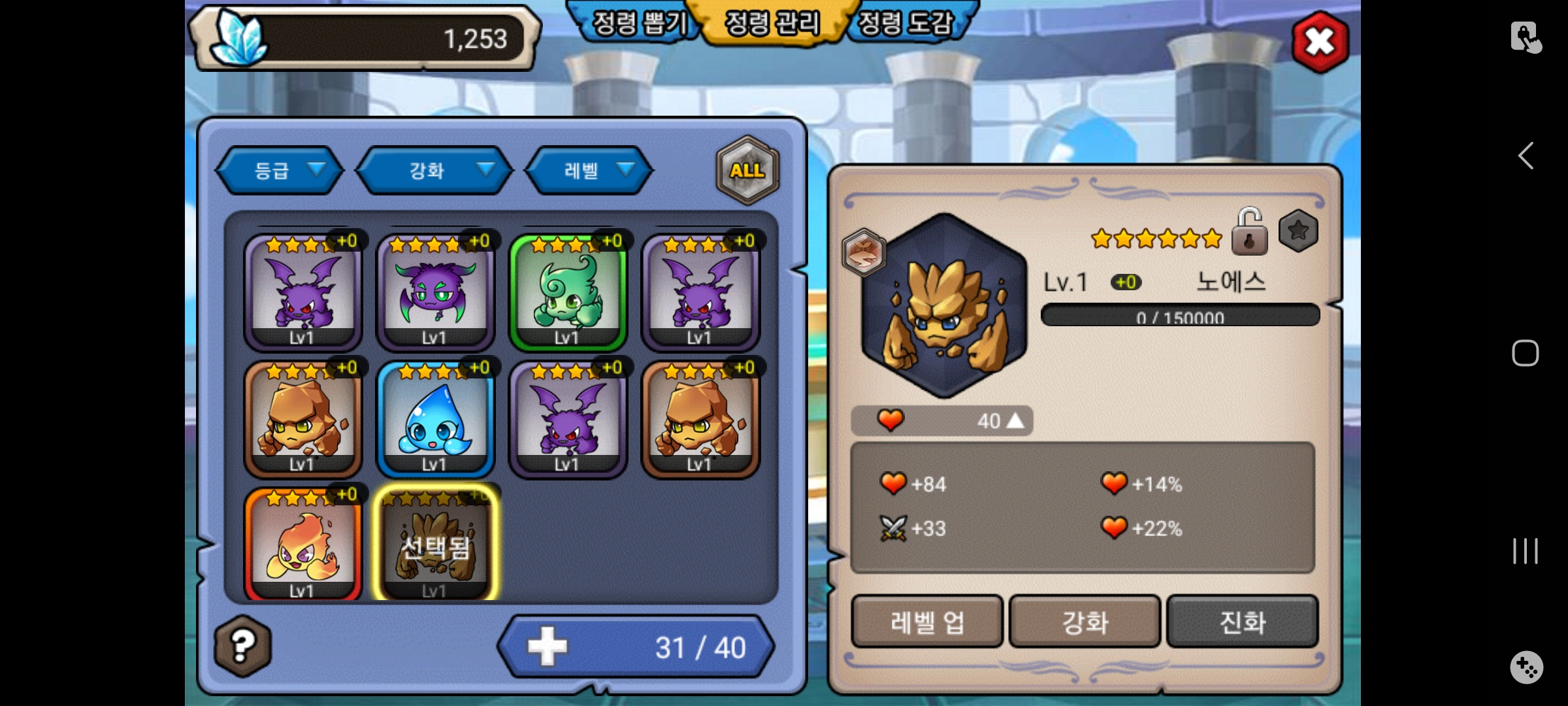Tap the Android back arrow
Viewport: 1568px width, 706px height.
coord(1526,156)
